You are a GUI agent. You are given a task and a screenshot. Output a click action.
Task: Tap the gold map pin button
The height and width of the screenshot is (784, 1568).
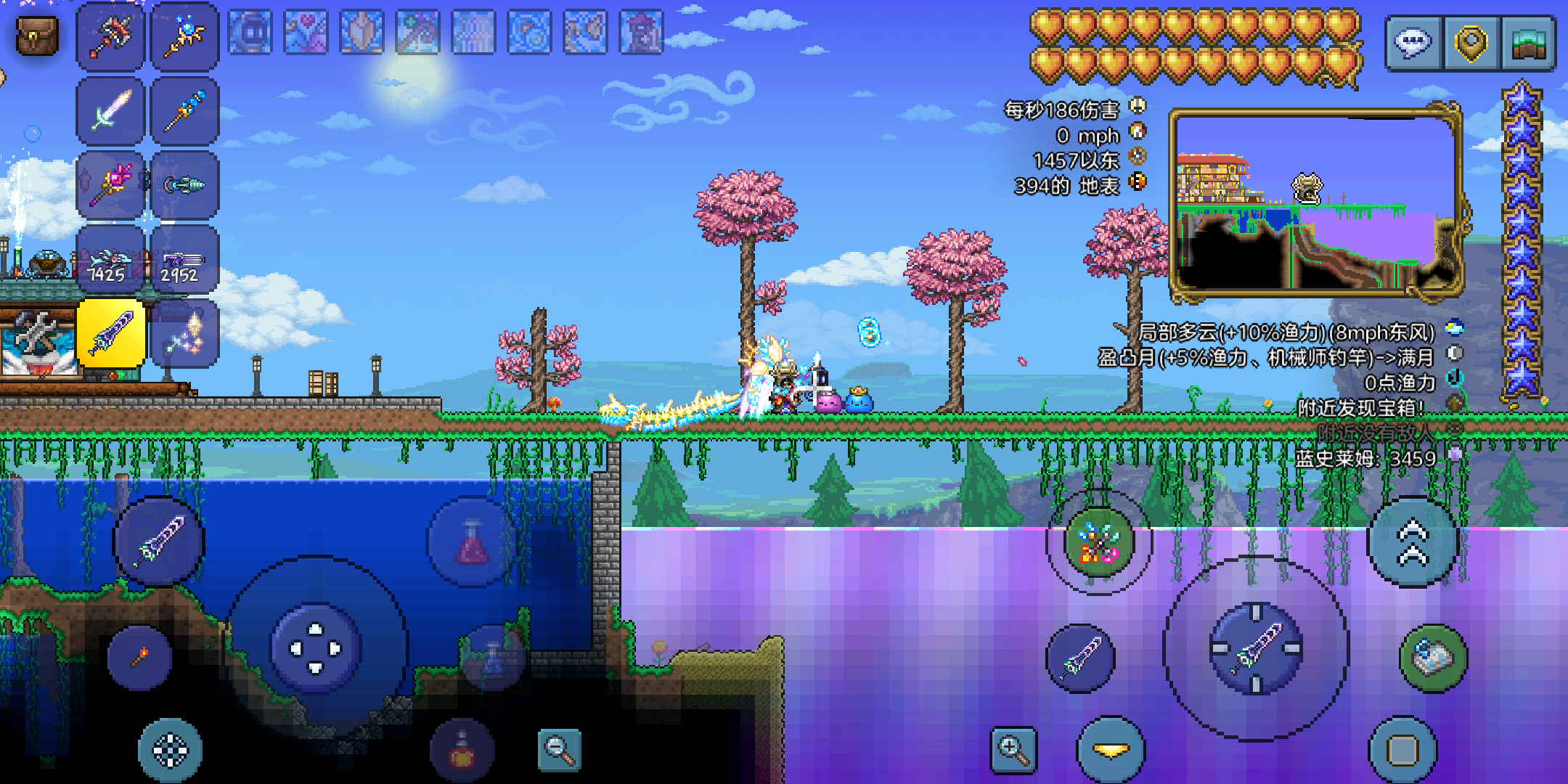pos(1471,44)
